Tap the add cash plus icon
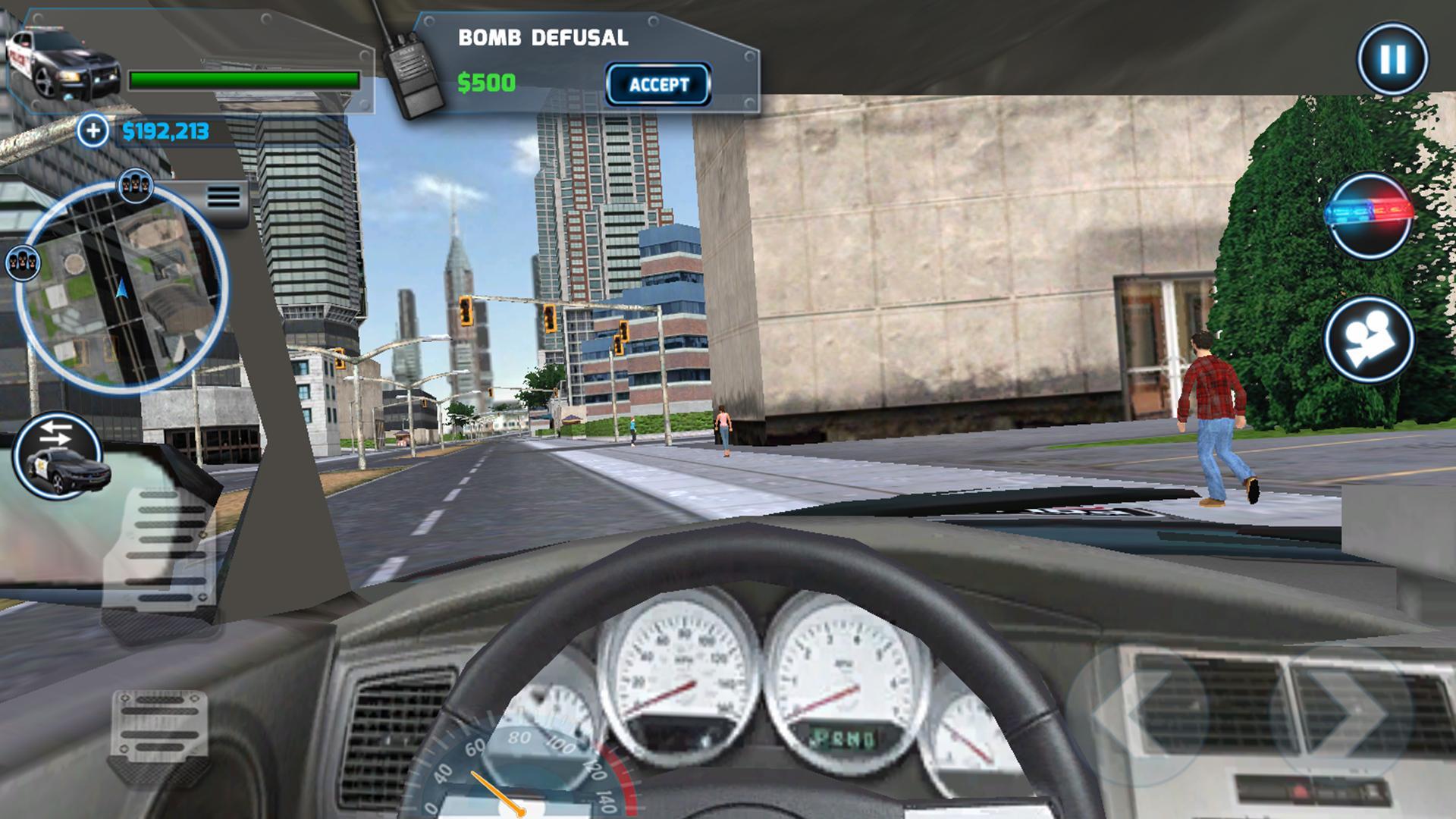Image resolution: width=1456 pixels, height=819 pixels. [x=93, y=130]
